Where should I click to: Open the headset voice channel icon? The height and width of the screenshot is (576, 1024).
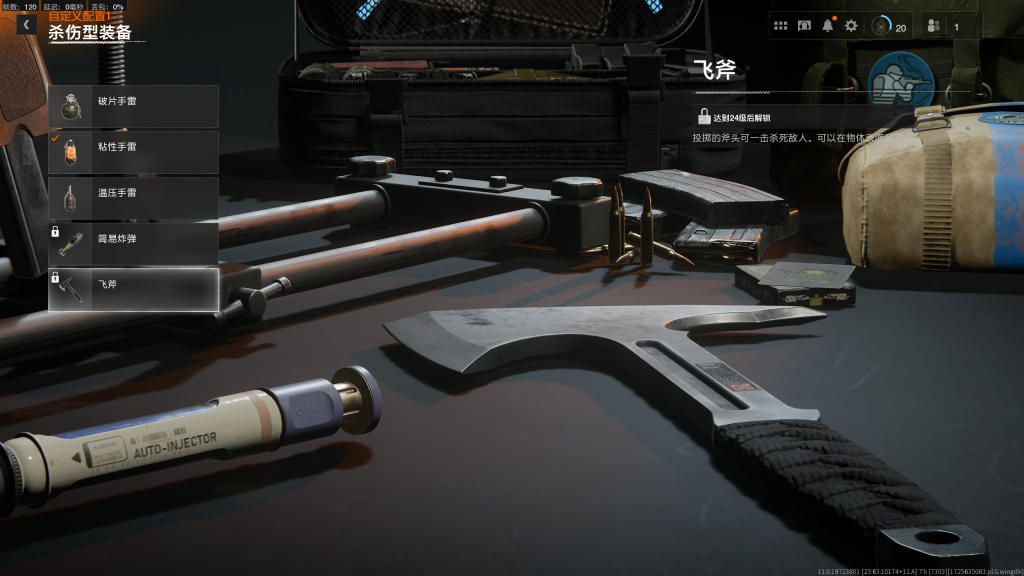coord(804,26)
